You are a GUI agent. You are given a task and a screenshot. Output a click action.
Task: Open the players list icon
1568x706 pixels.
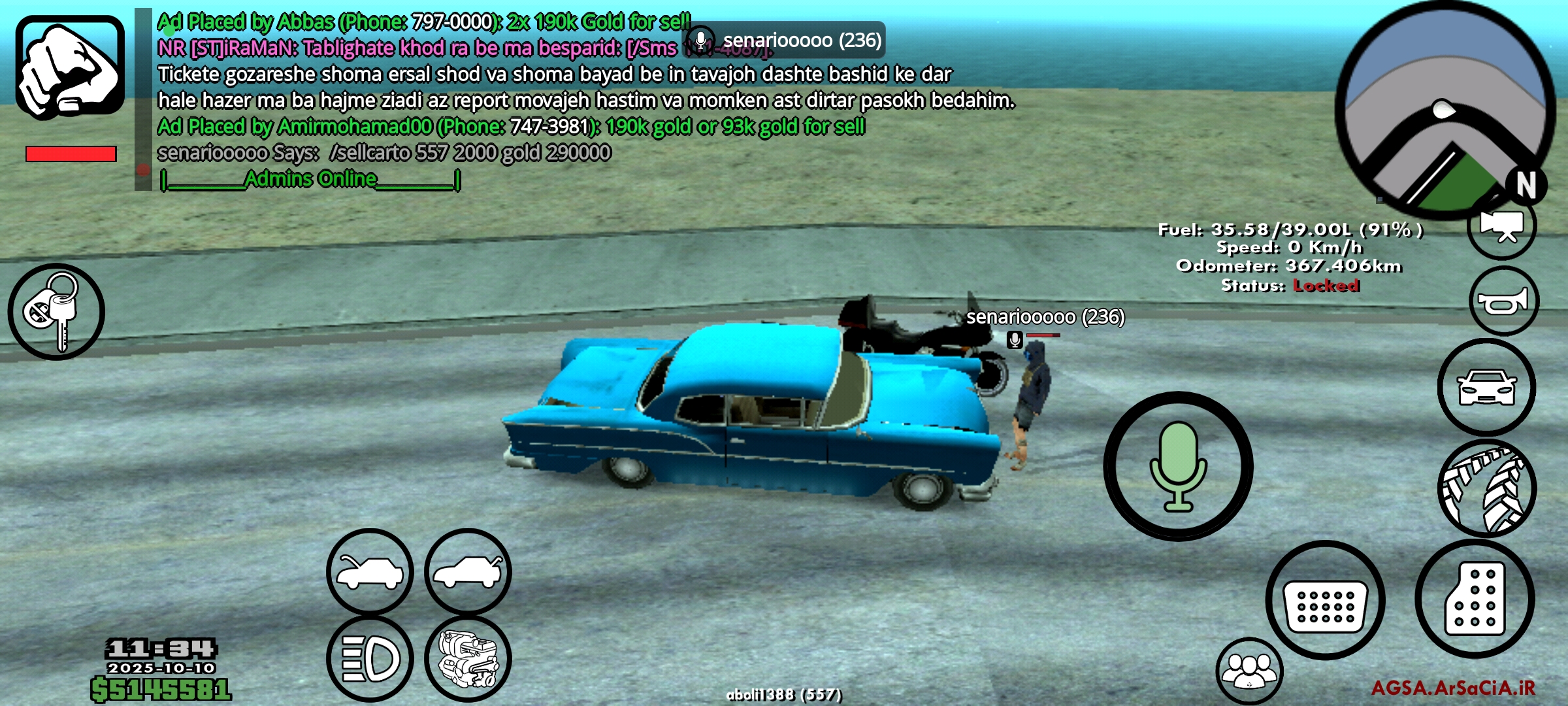1249,671
